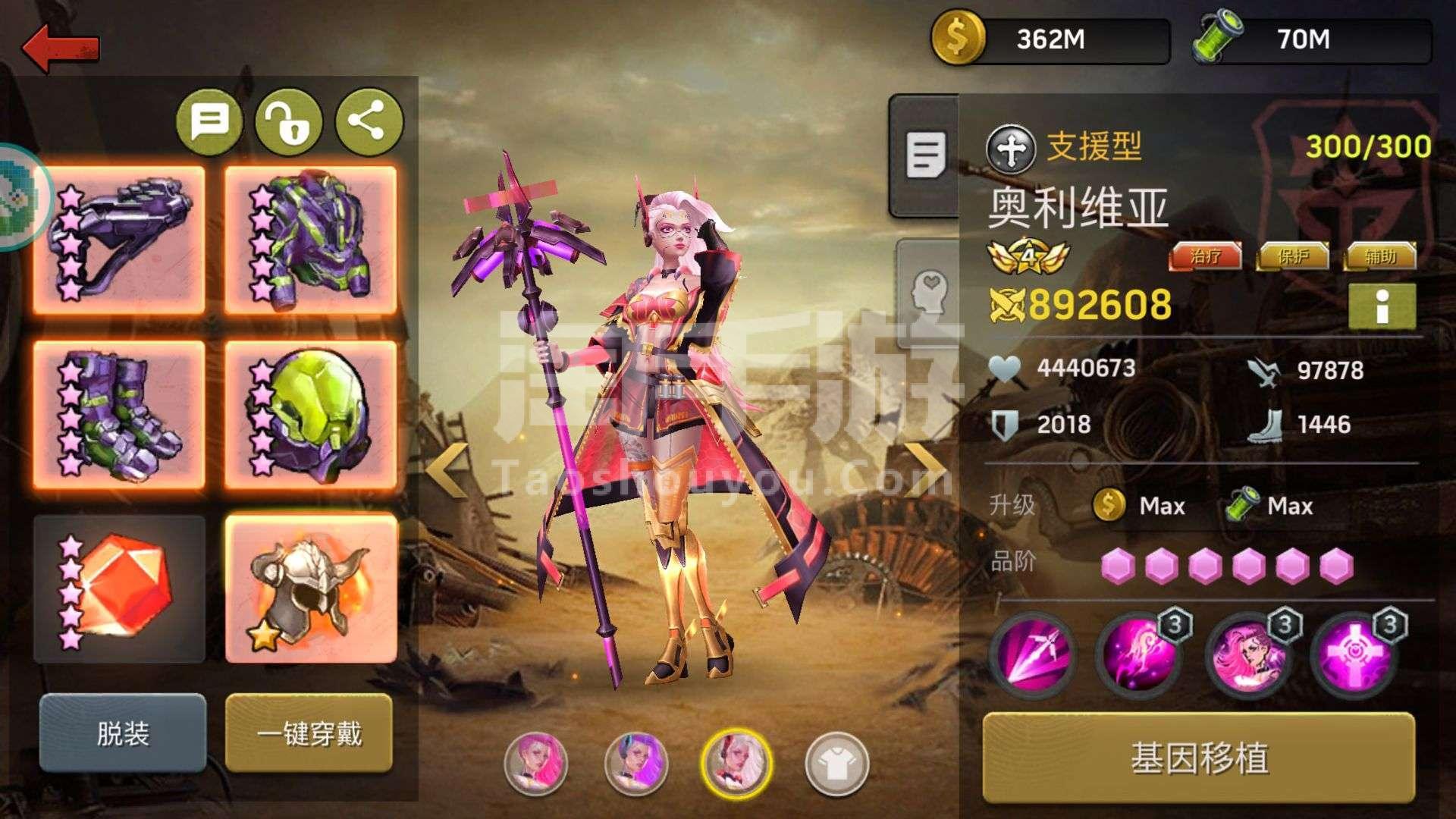Open the green info button

click(1382, 306)
